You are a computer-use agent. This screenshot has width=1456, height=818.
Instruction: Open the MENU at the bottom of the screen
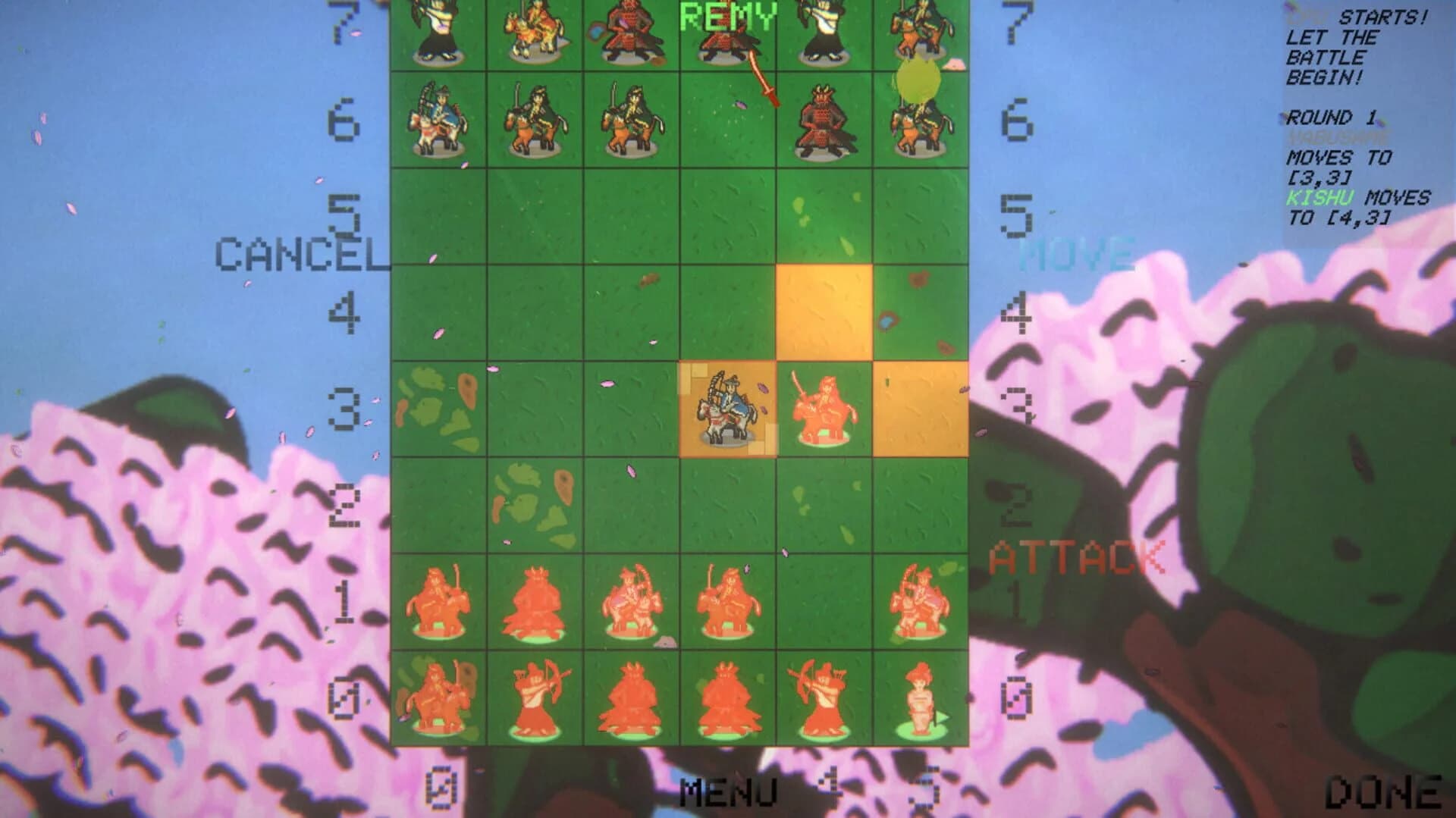pos(728,792)
